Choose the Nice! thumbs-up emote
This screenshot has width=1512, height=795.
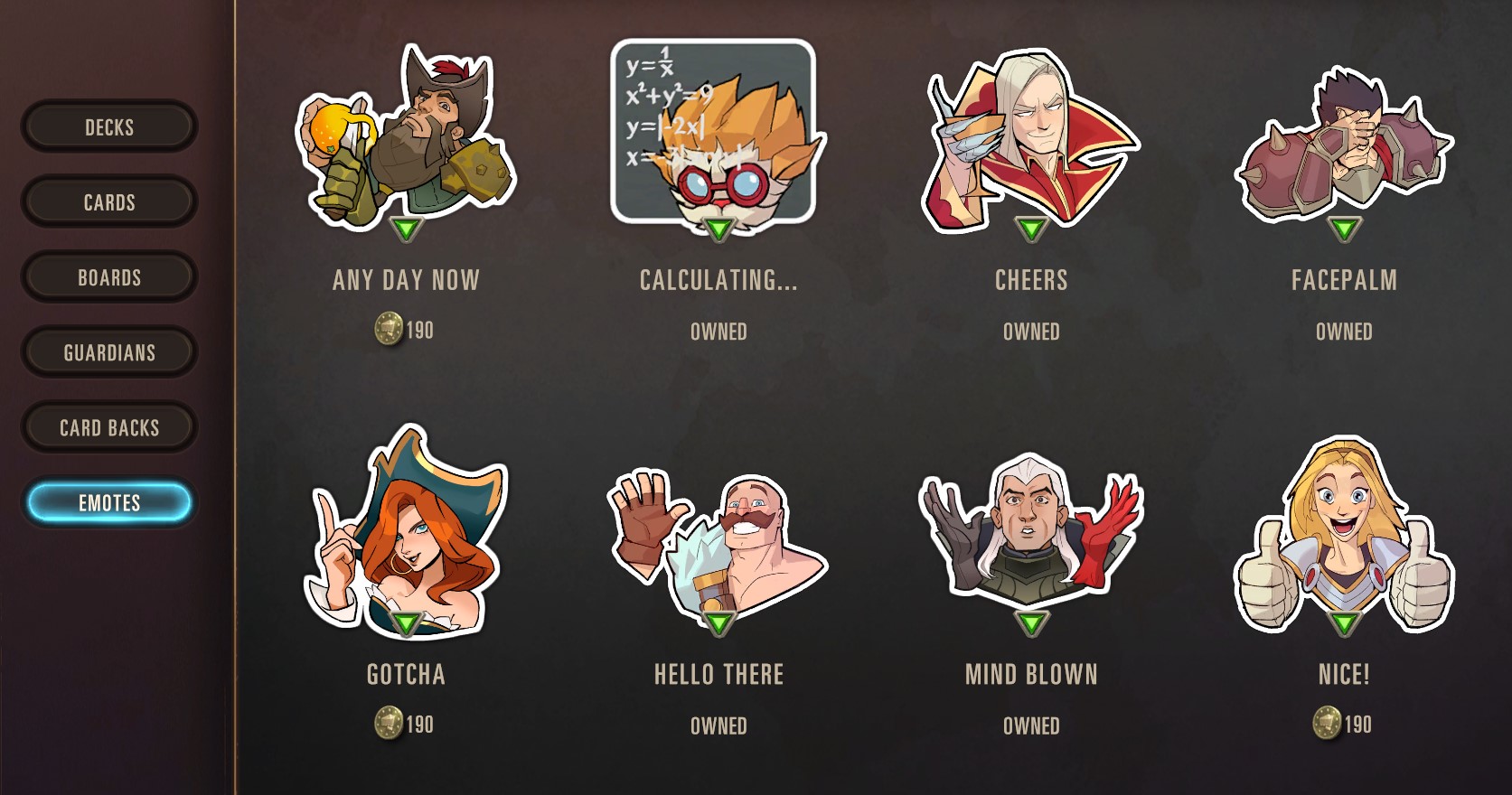[x=1344, y=538]
